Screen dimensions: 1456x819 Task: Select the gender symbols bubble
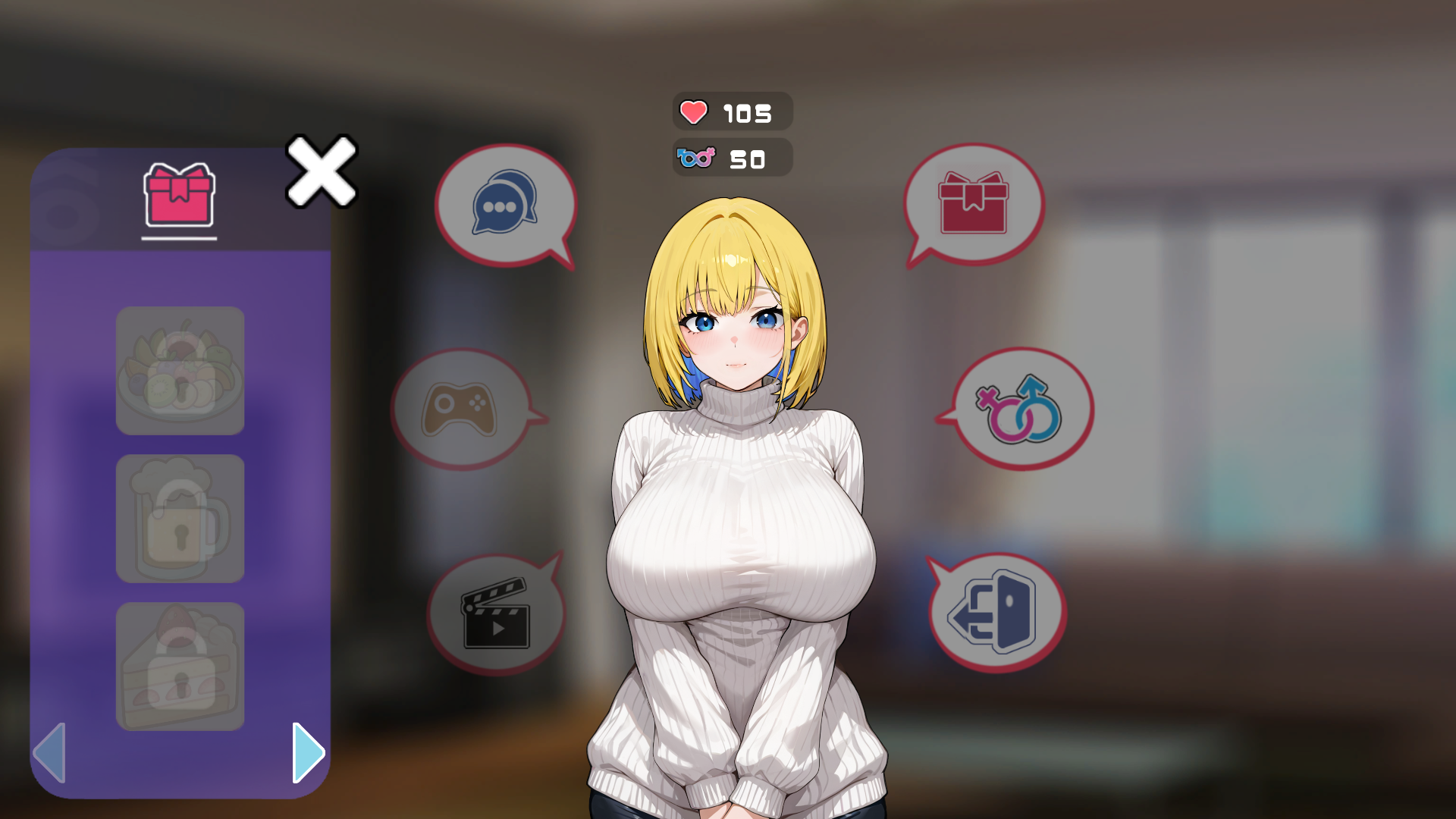(1021, 409)
